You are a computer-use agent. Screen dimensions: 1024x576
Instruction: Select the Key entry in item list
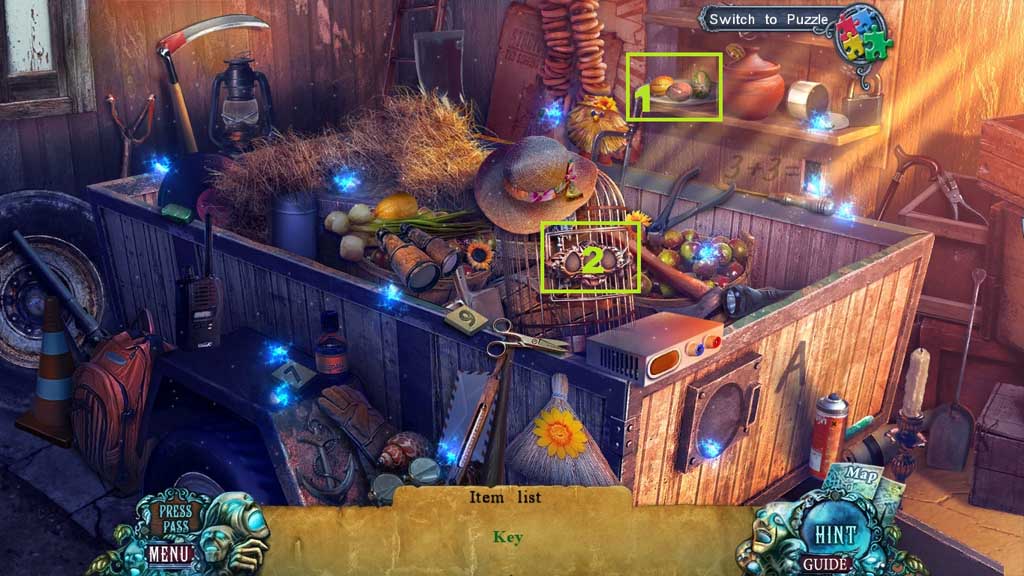click(508, 537)
